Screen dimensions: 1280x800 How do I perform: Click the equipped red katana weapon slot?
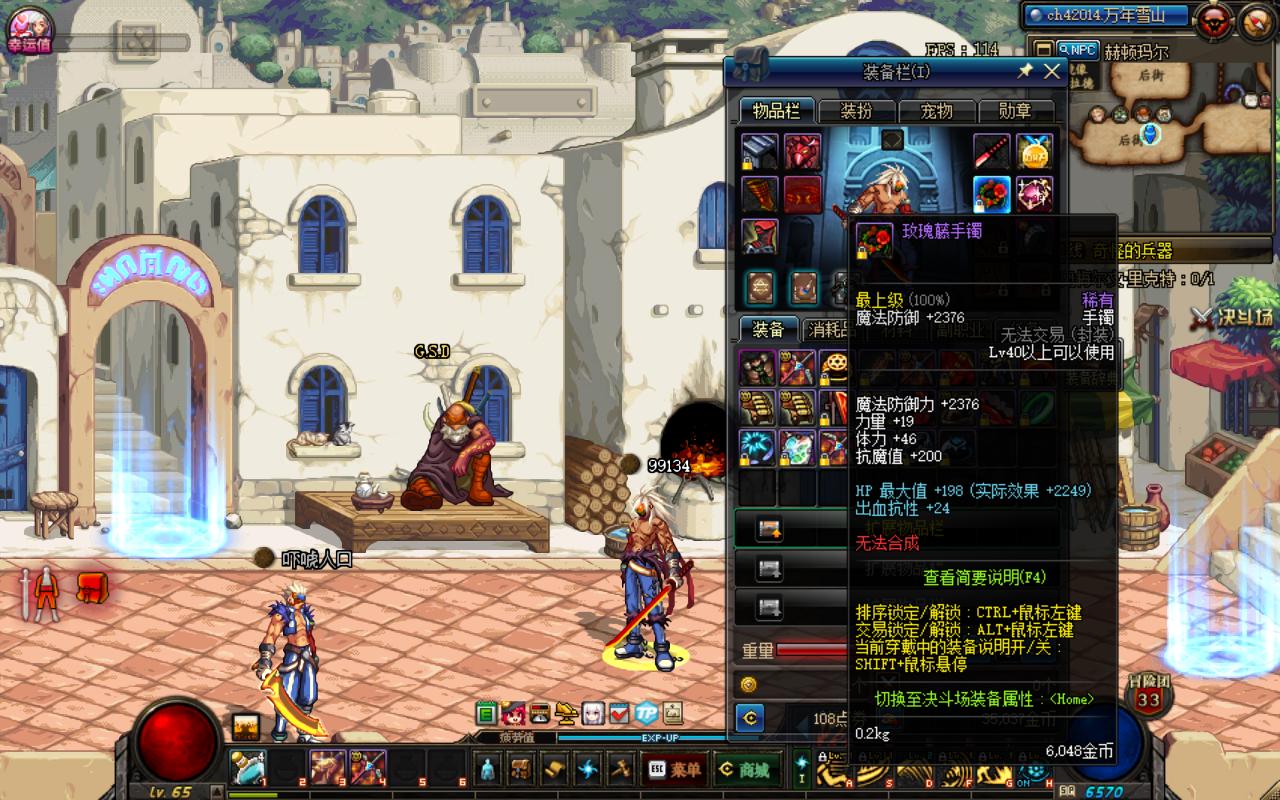[992, 151]
